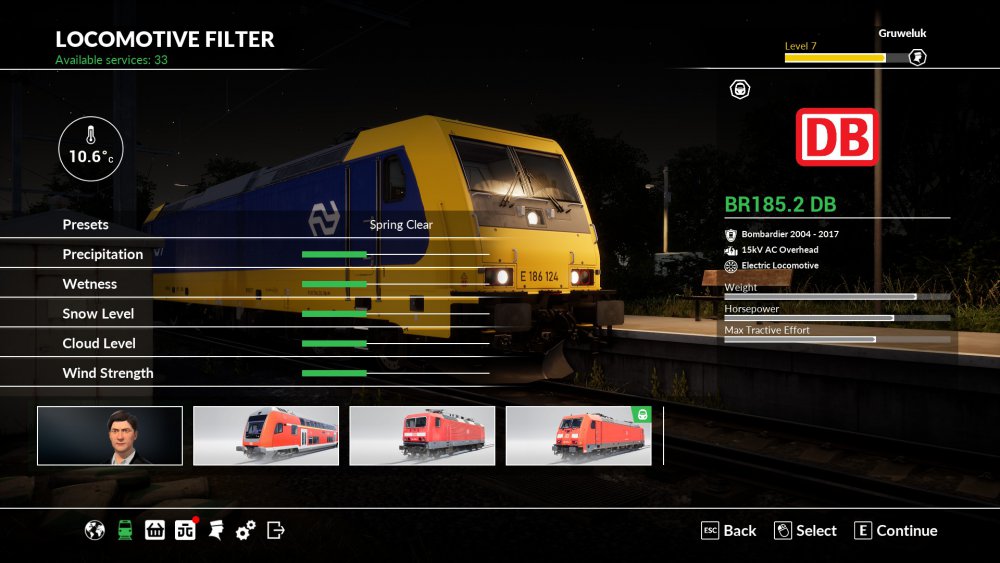The image size is (1000, 563).
Task: Open the store basket icon
Action: [155, 530]
